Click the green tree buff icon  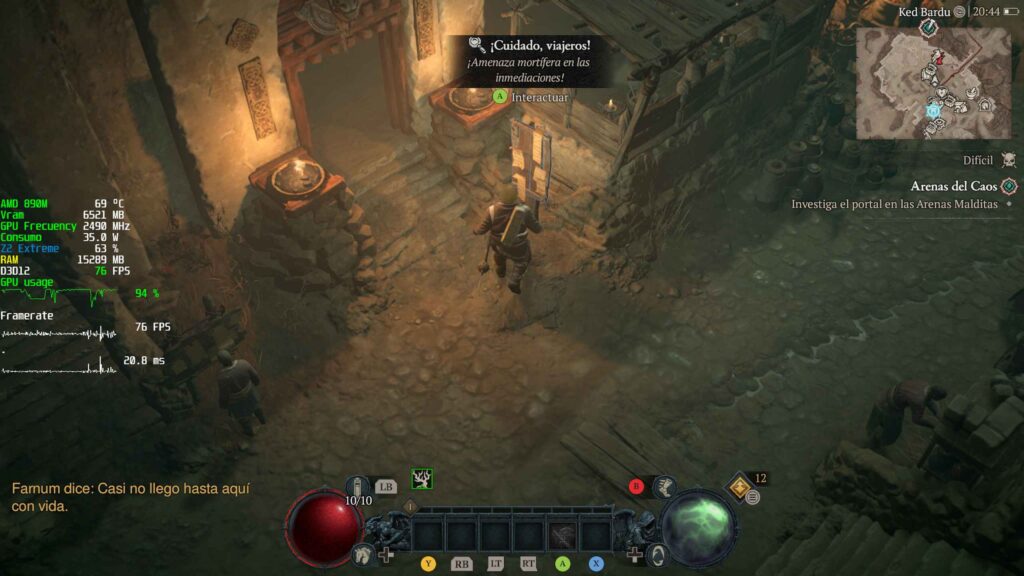click(422, 479)
